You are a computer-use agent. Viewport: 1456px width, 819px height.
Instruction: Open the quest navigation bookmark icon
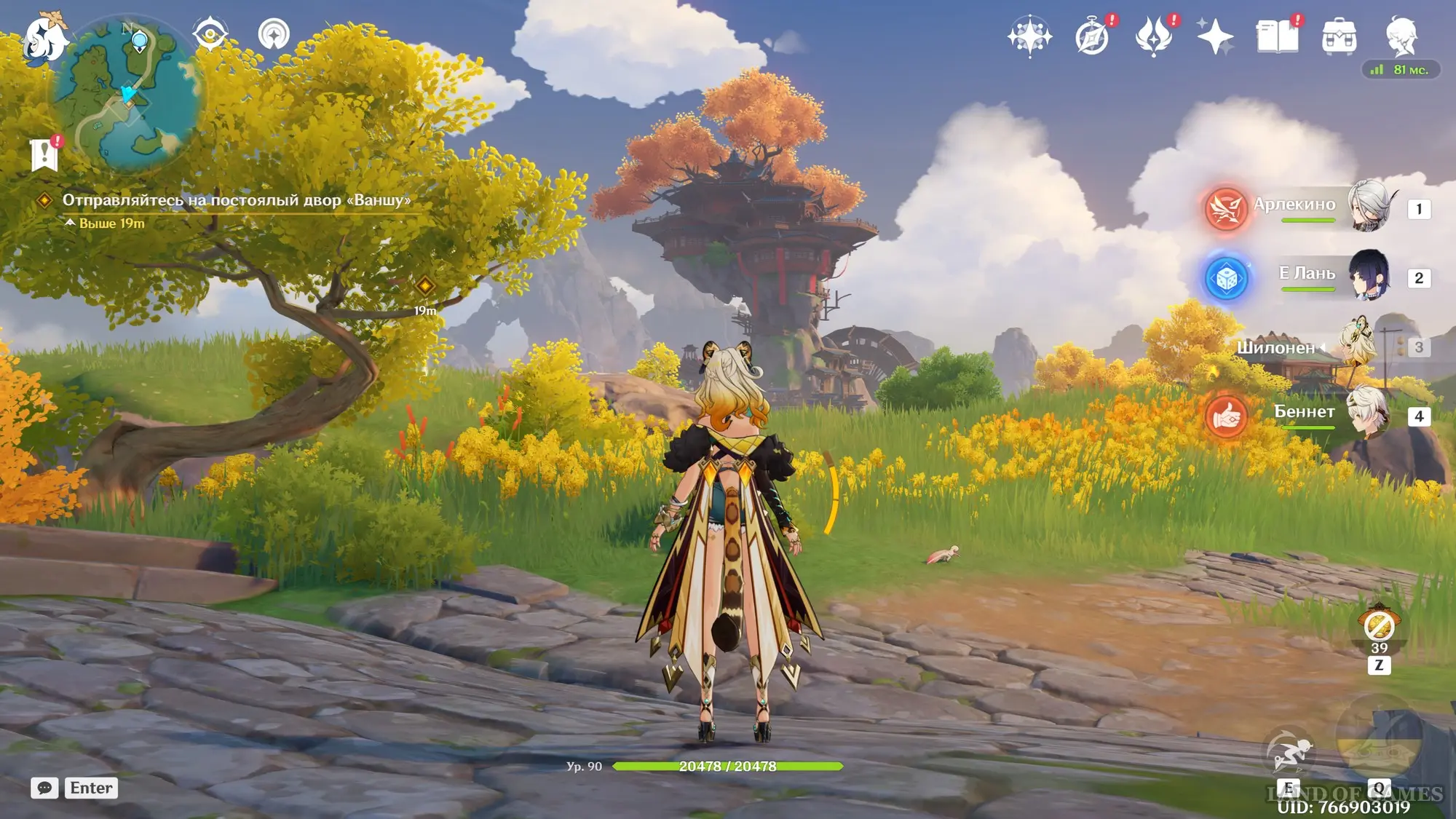point(44,153)
